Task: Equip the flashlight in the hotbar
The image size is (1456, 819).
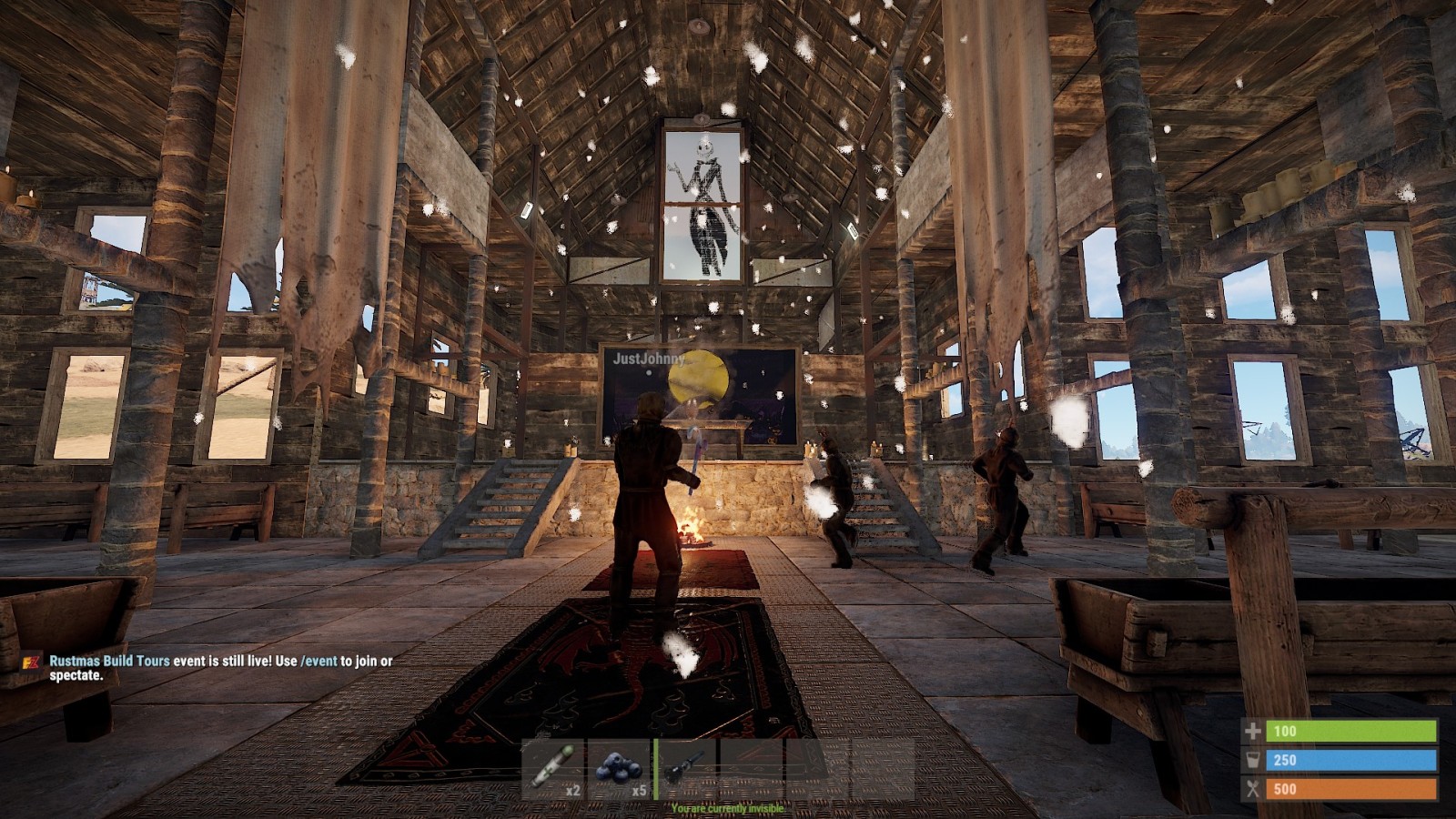Action: 684,770
